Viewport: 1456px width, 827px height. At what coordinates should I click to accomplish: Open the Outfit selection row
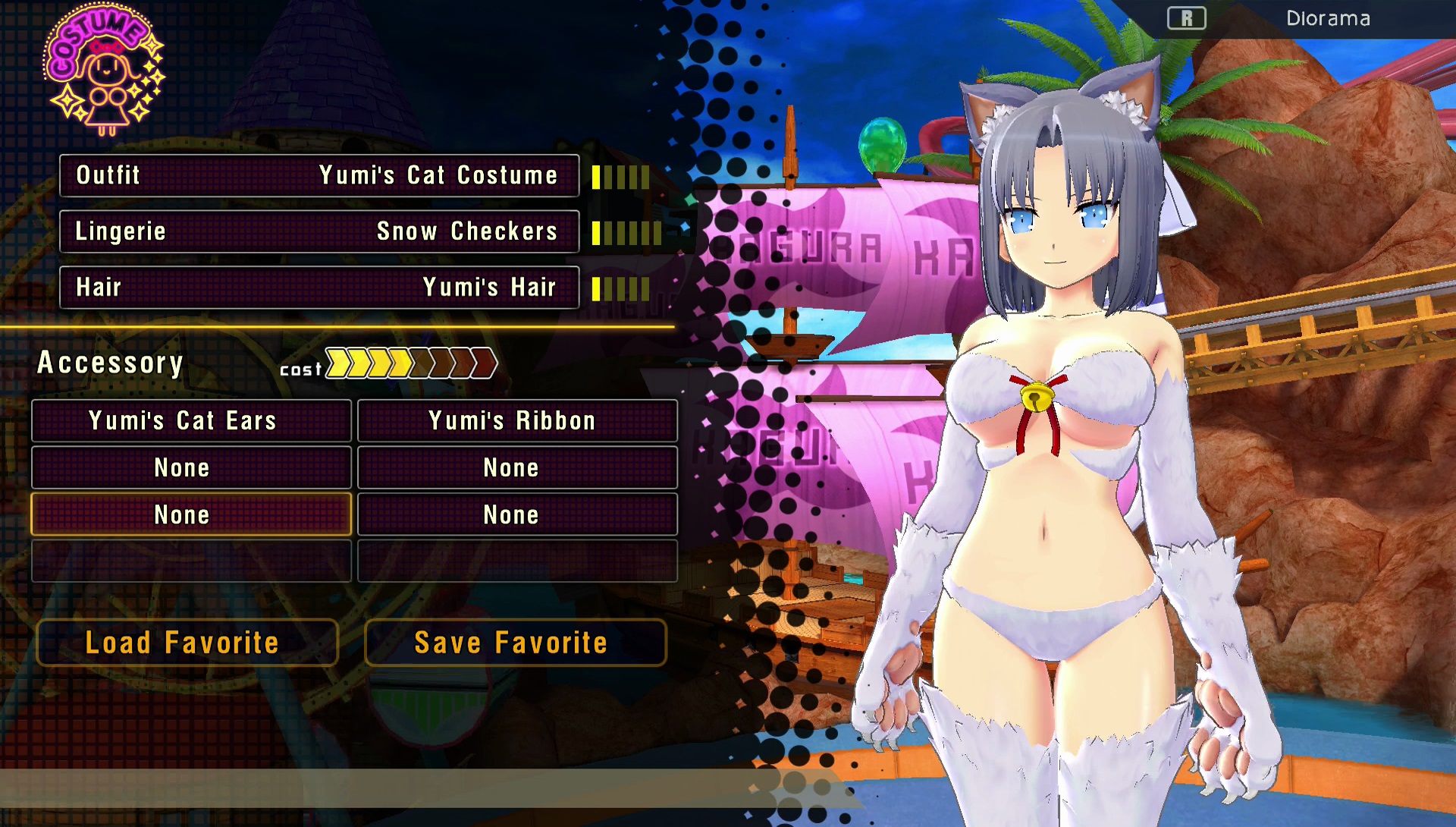(319, 175)
